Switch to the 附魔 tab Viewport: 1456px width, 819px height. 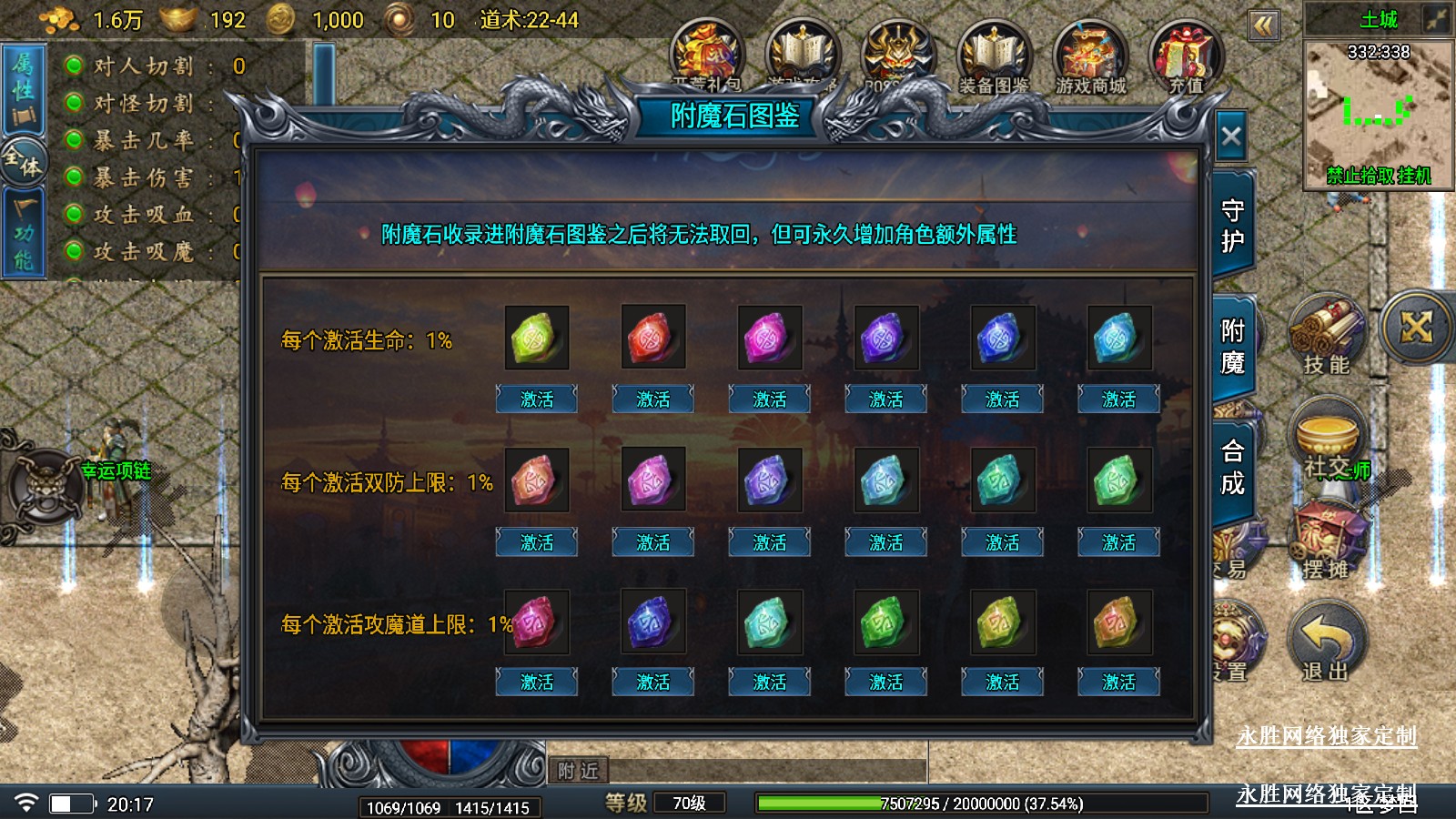click(1232, 347)
